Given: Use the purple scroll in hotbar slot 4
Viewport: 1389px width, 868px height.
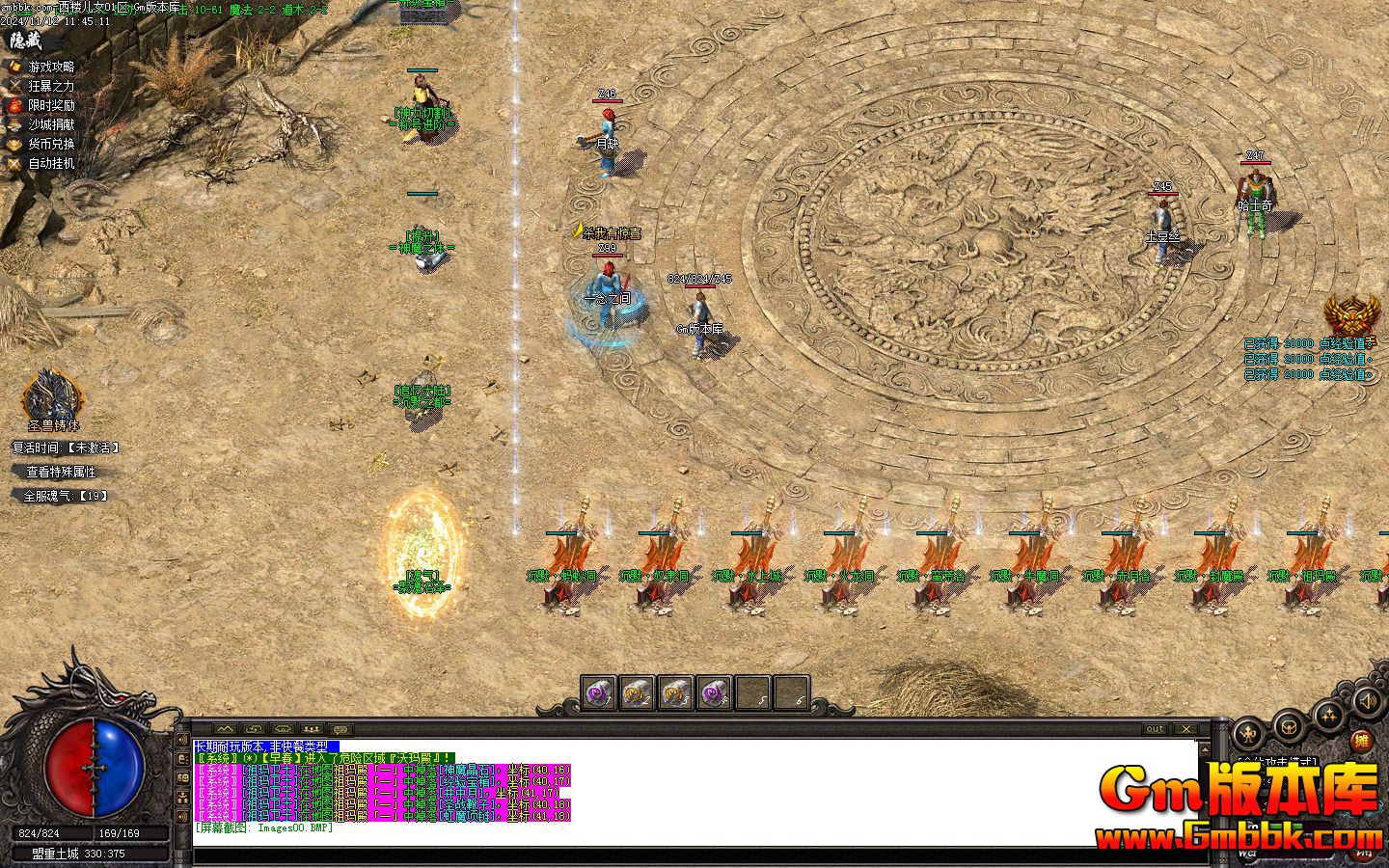Looking at the screenshot, I should coord(714,692).
